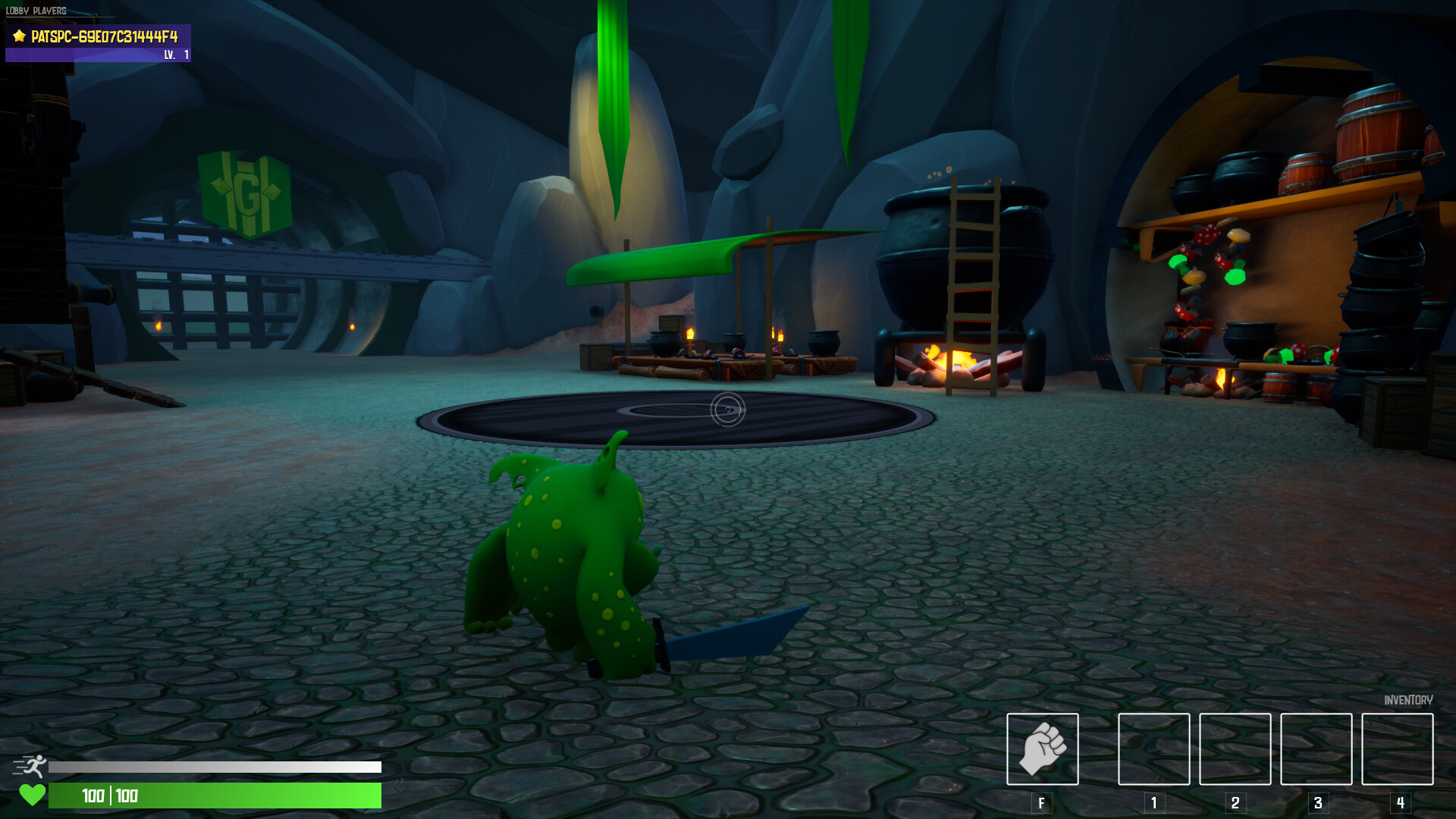
Task: Click the LOBBY PLAYERS header
Action: 34,11
